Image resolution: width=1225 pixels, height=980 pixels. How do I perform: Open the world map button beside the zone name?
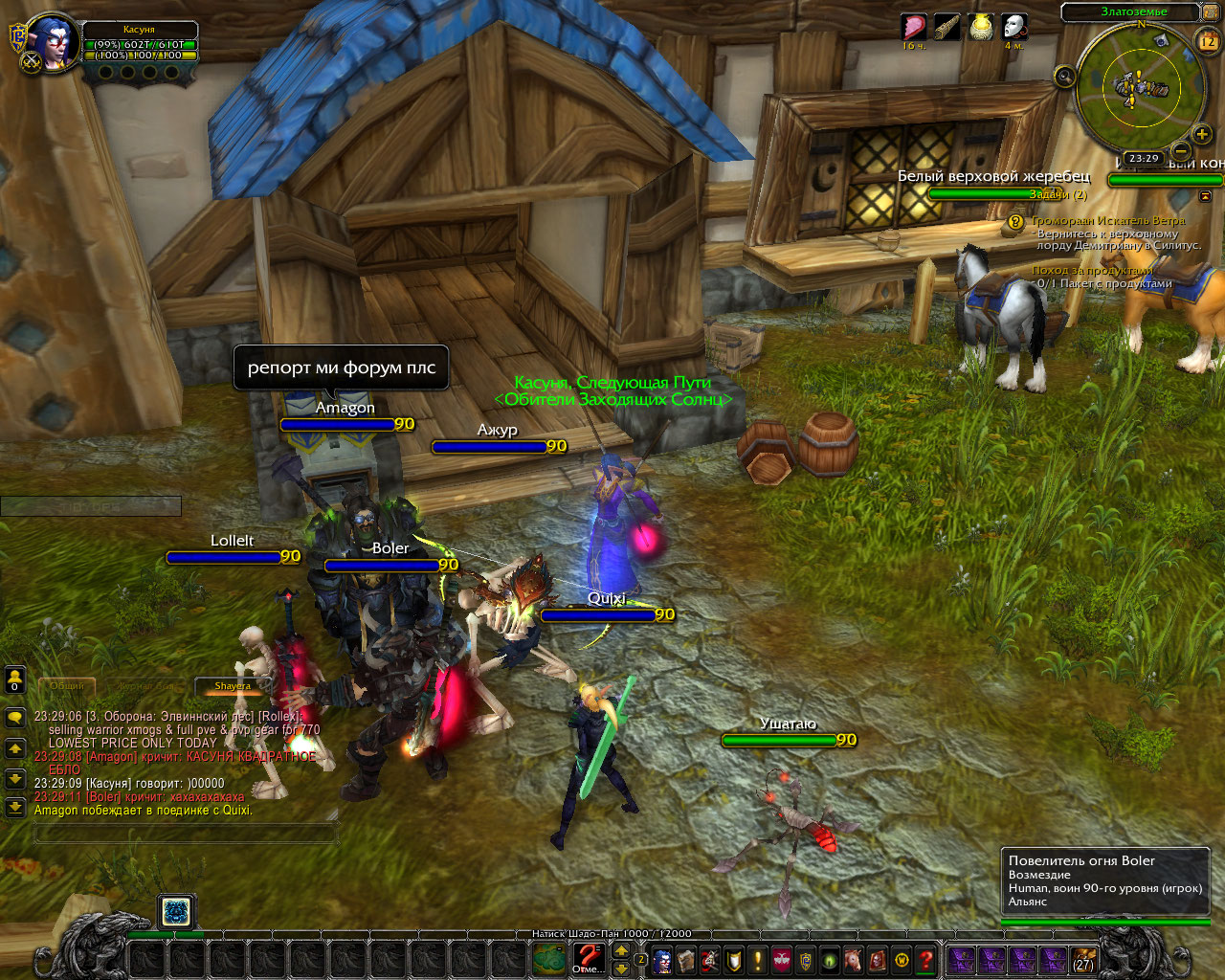coord(1210,11)
